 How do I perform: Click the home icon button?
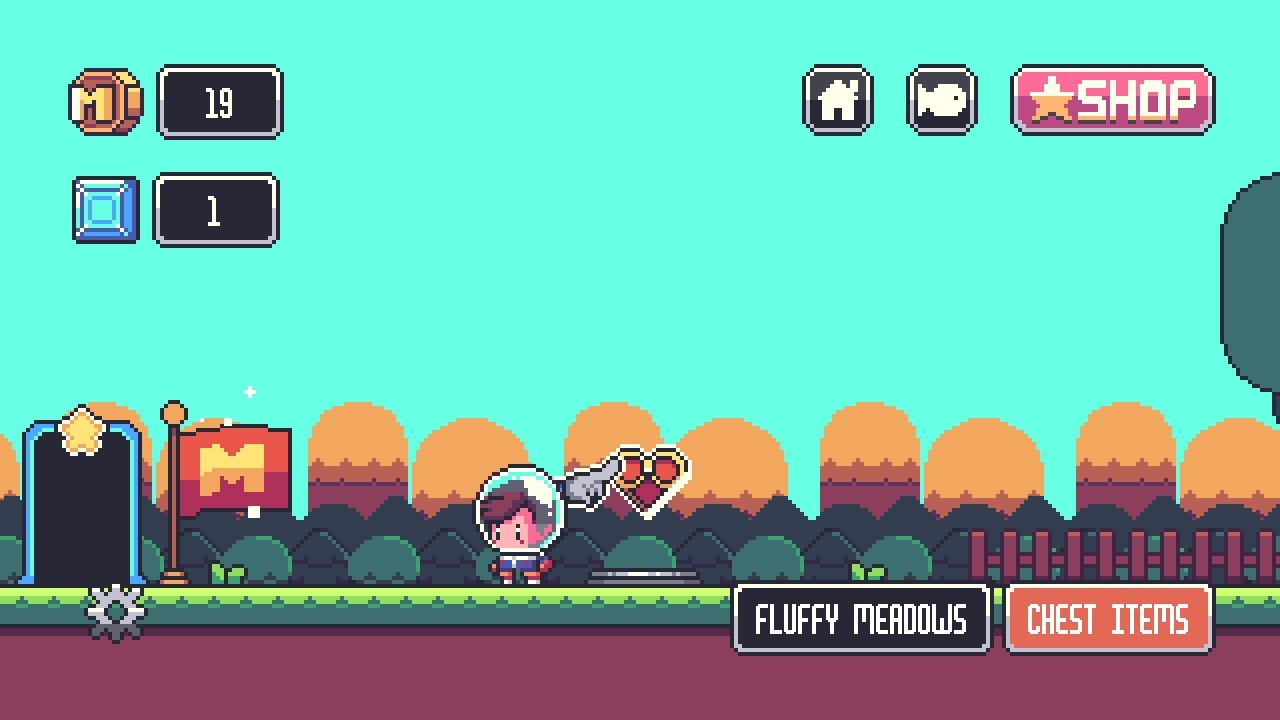click(x=838, y=100)
